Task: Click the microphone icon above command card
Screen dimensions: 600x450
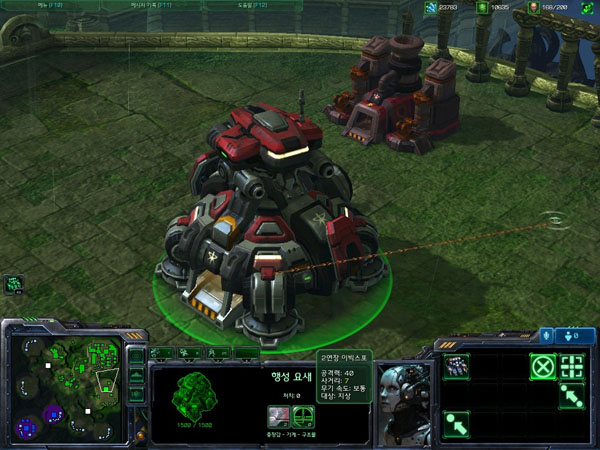Action: (546, 335)
